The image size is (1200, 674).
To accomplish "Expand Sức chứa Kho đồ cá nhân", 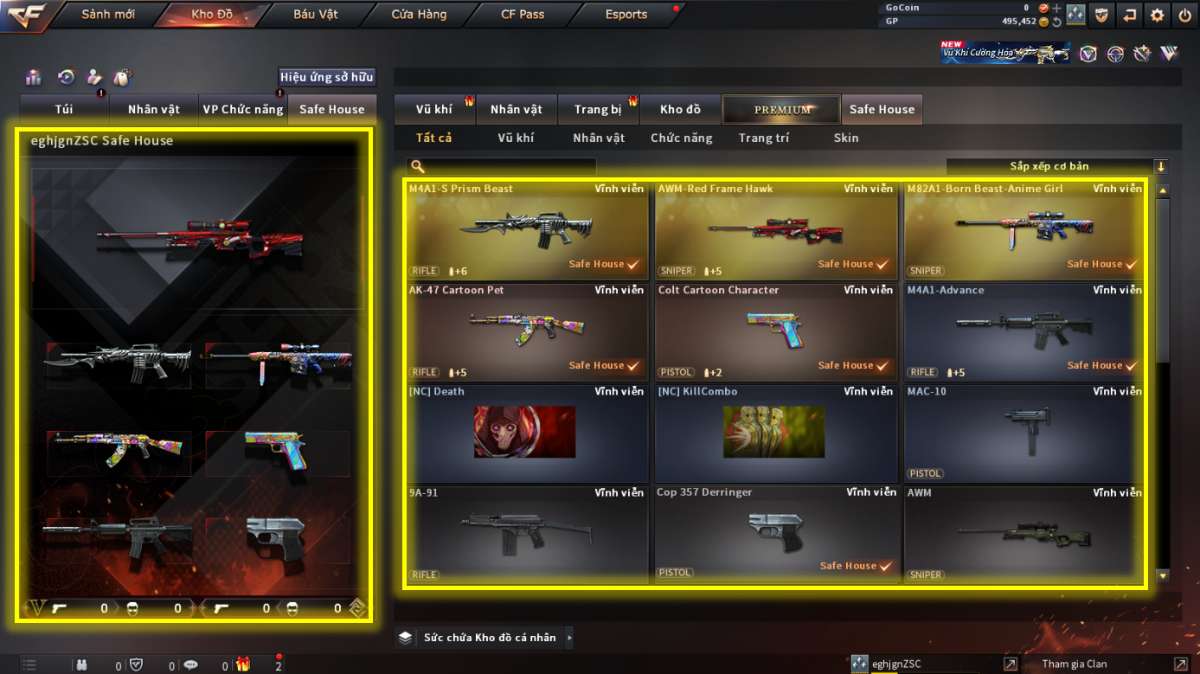I will (488, 637).
